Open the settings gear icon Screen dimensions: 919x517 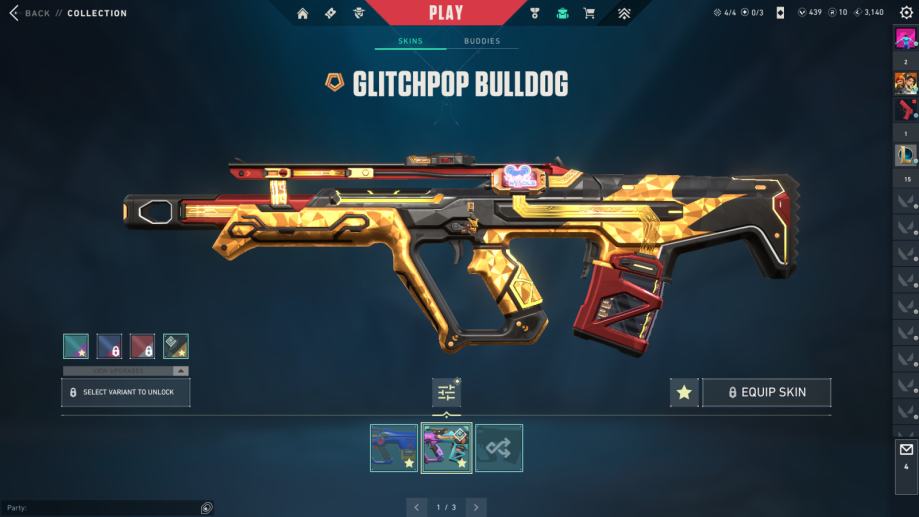(906, 13)
